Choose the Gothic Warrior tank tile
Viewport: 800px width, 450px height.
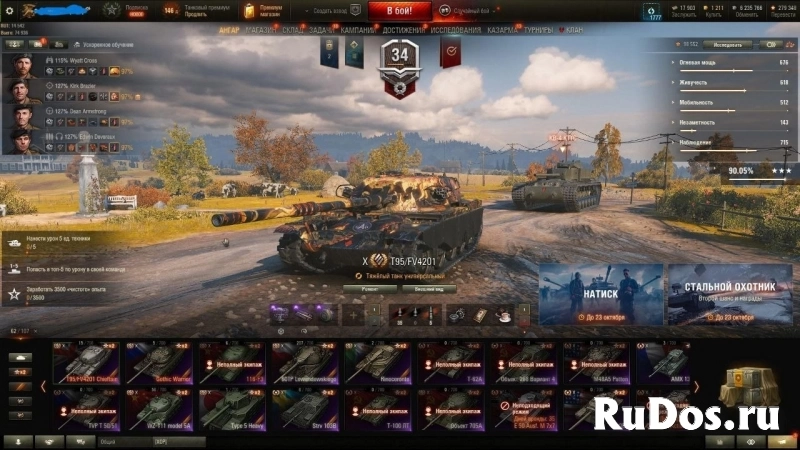pos(159,362)
